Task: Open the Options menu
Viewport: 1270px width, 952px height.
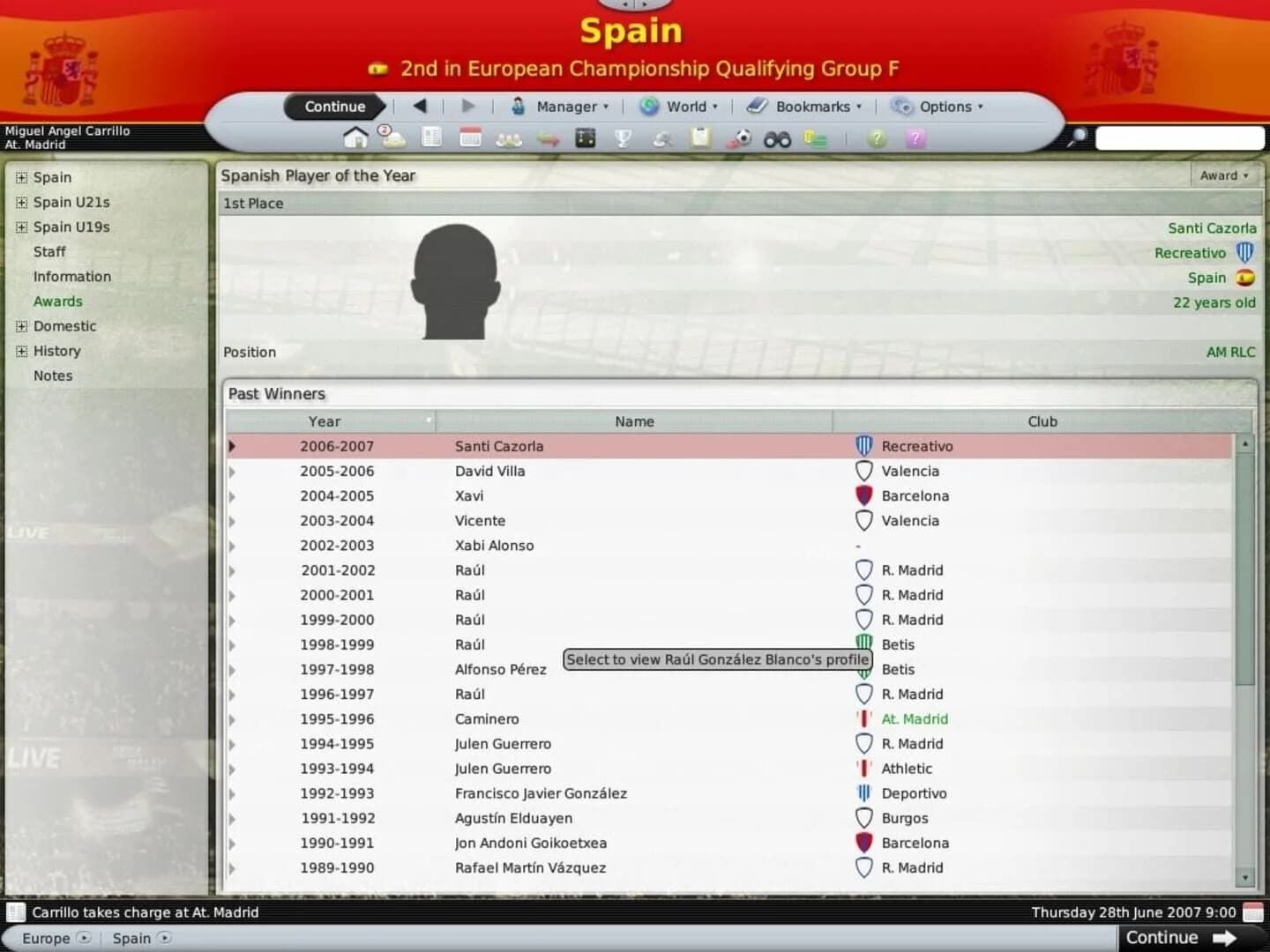Action: pos(938,106)
